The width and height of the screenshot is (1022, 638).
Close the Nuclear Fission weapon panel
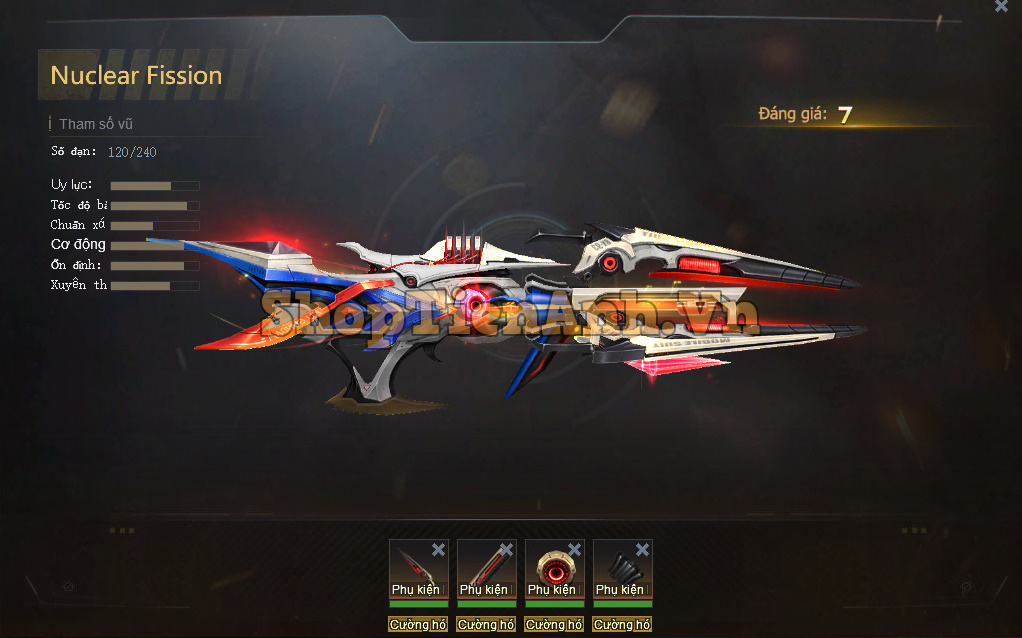coord(1001,6)
